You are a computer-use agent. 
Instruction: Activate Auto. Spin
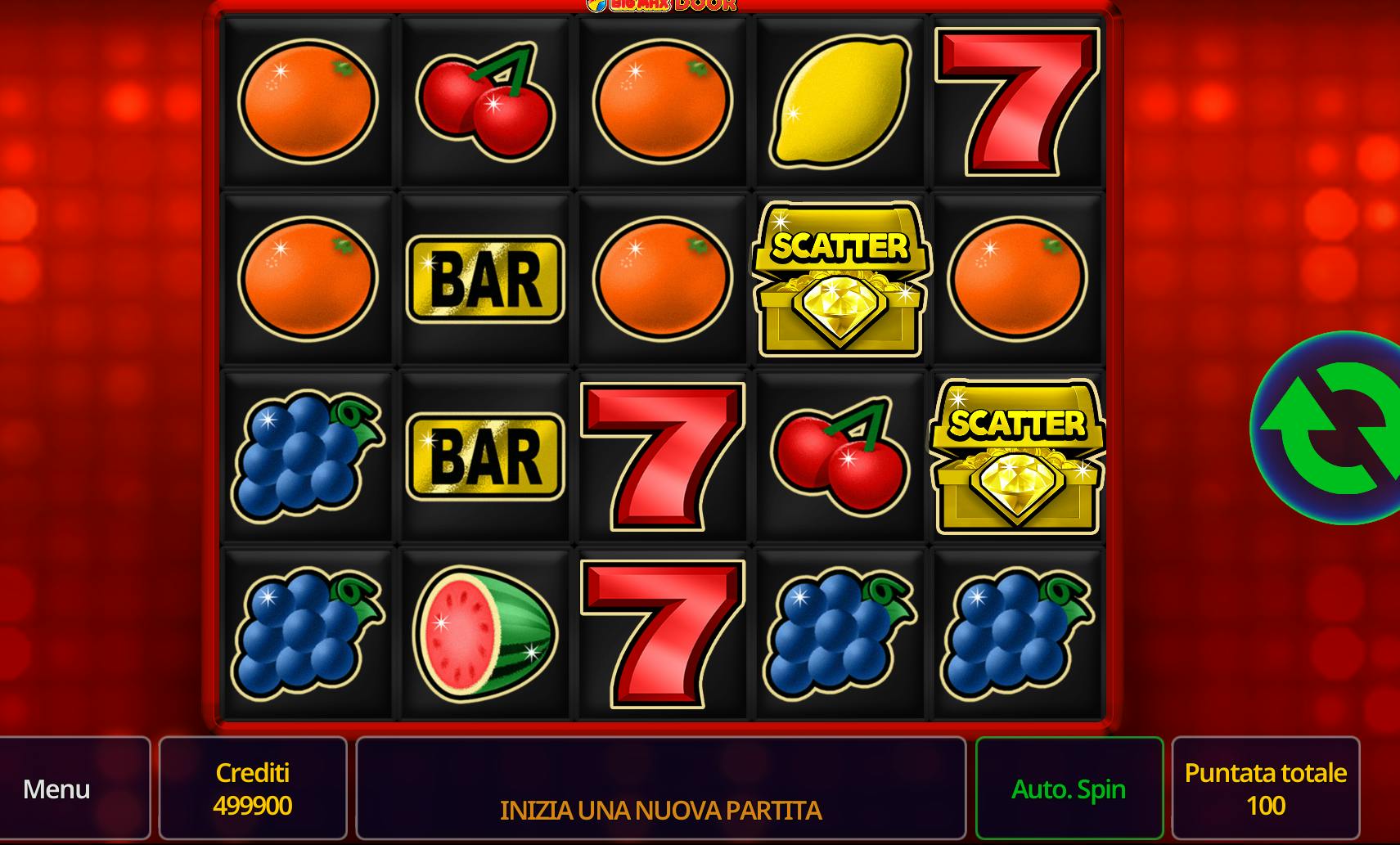tap(1069, 788)
